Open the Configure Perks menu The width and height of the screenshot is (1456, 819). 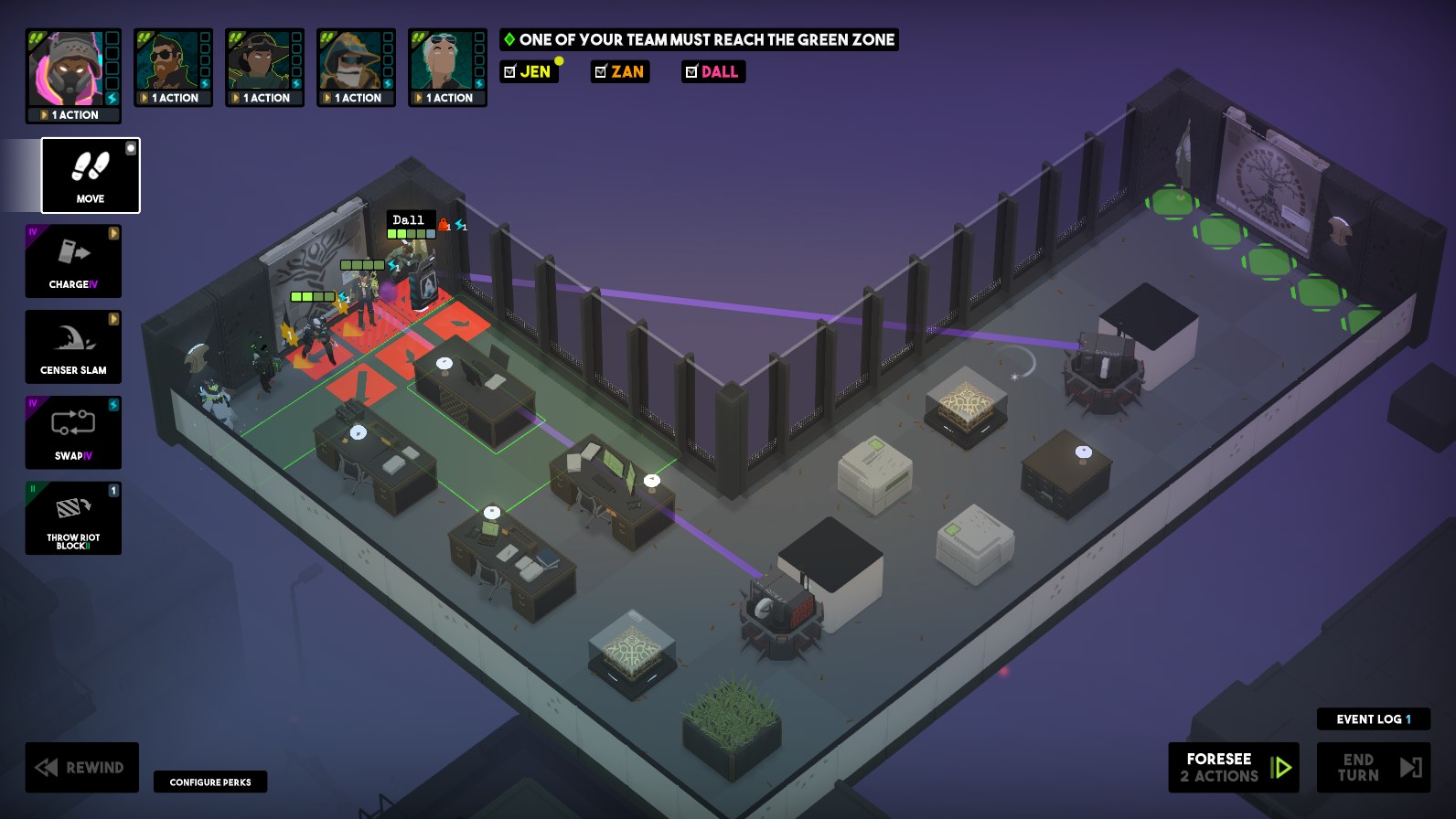coord(210,782)
